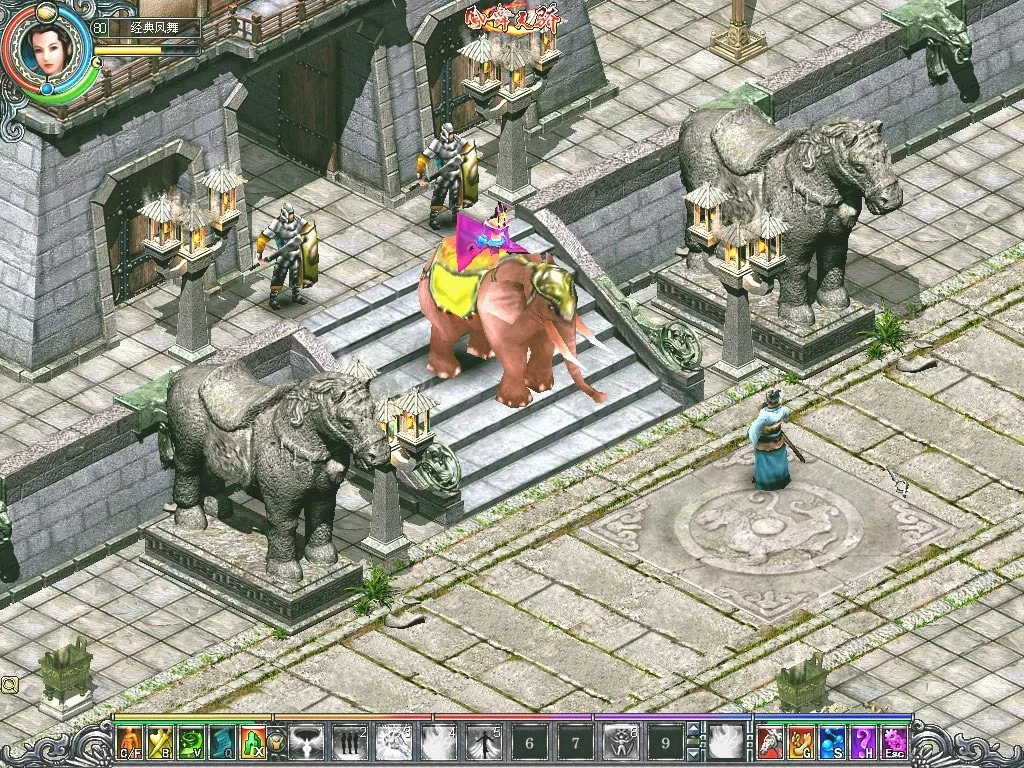Open the green swirl skills icon labeled V
The width and height of the screenshot is (1024, 768).
pyautogui.click(x=191, y=742)
